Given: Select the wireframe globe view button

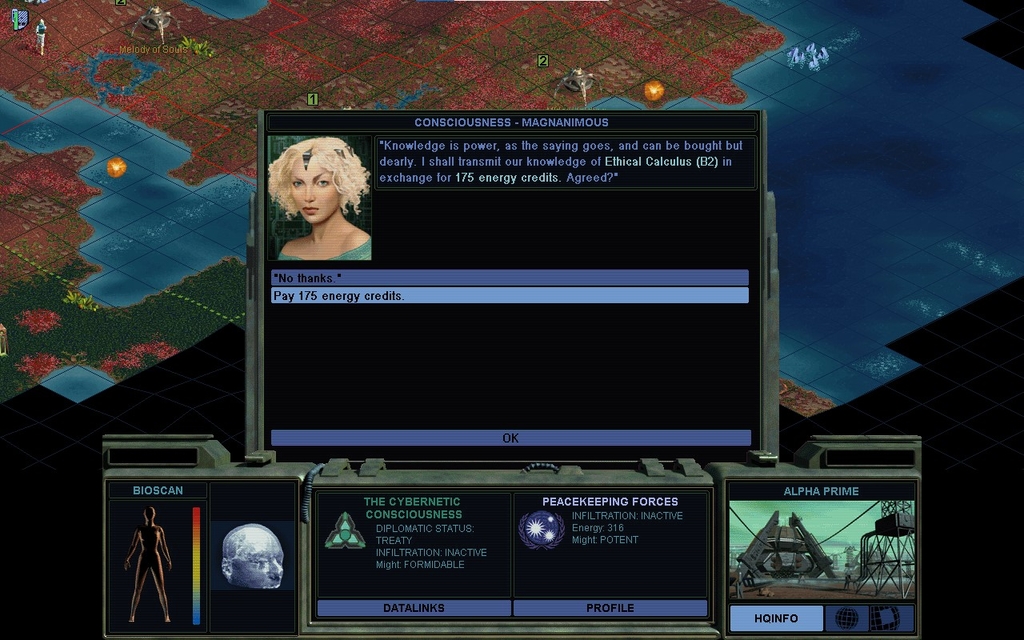Looking at the screenshot, I should (846, 619).
